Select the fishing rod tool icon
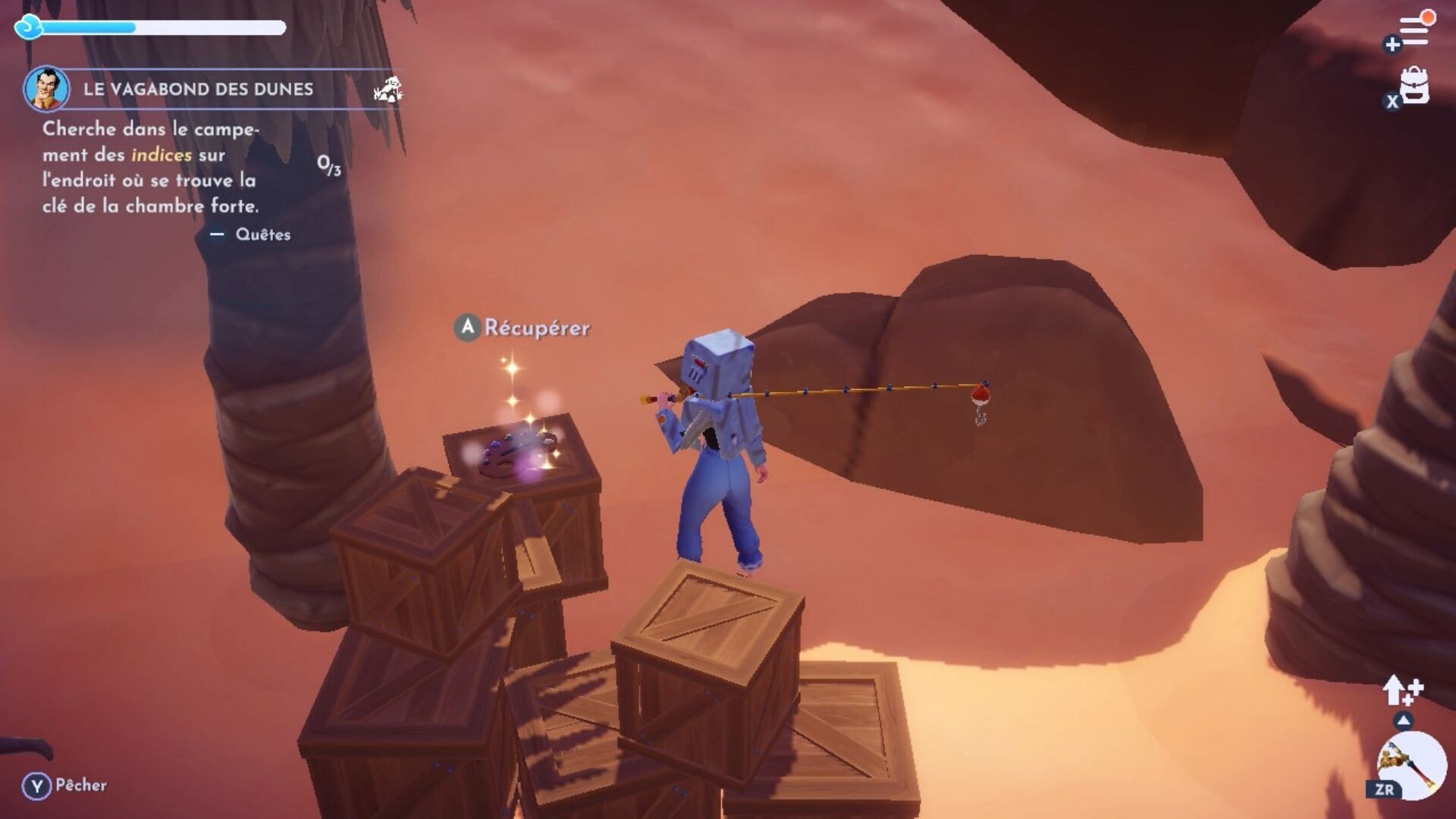The height and width of the screenshot is (819, 1456). 1410,766
